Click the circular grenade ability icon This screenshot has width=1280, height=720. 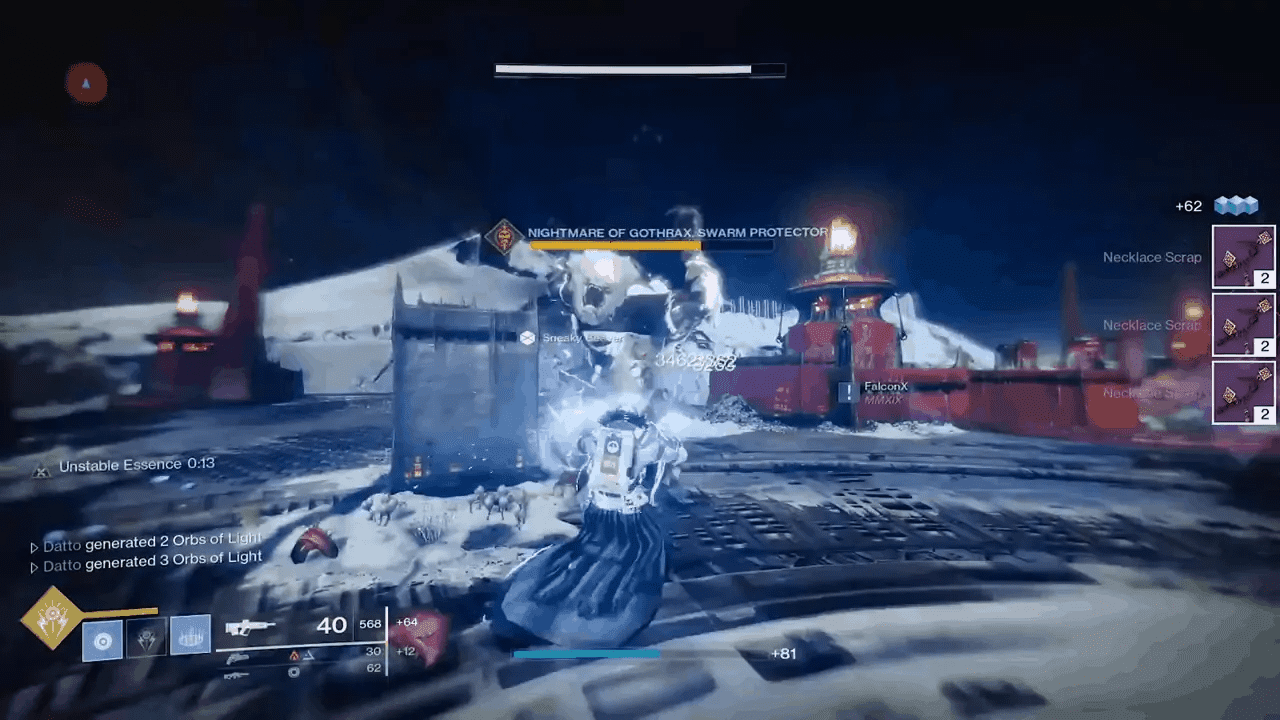pyautogui.click(x=102, y=638)
